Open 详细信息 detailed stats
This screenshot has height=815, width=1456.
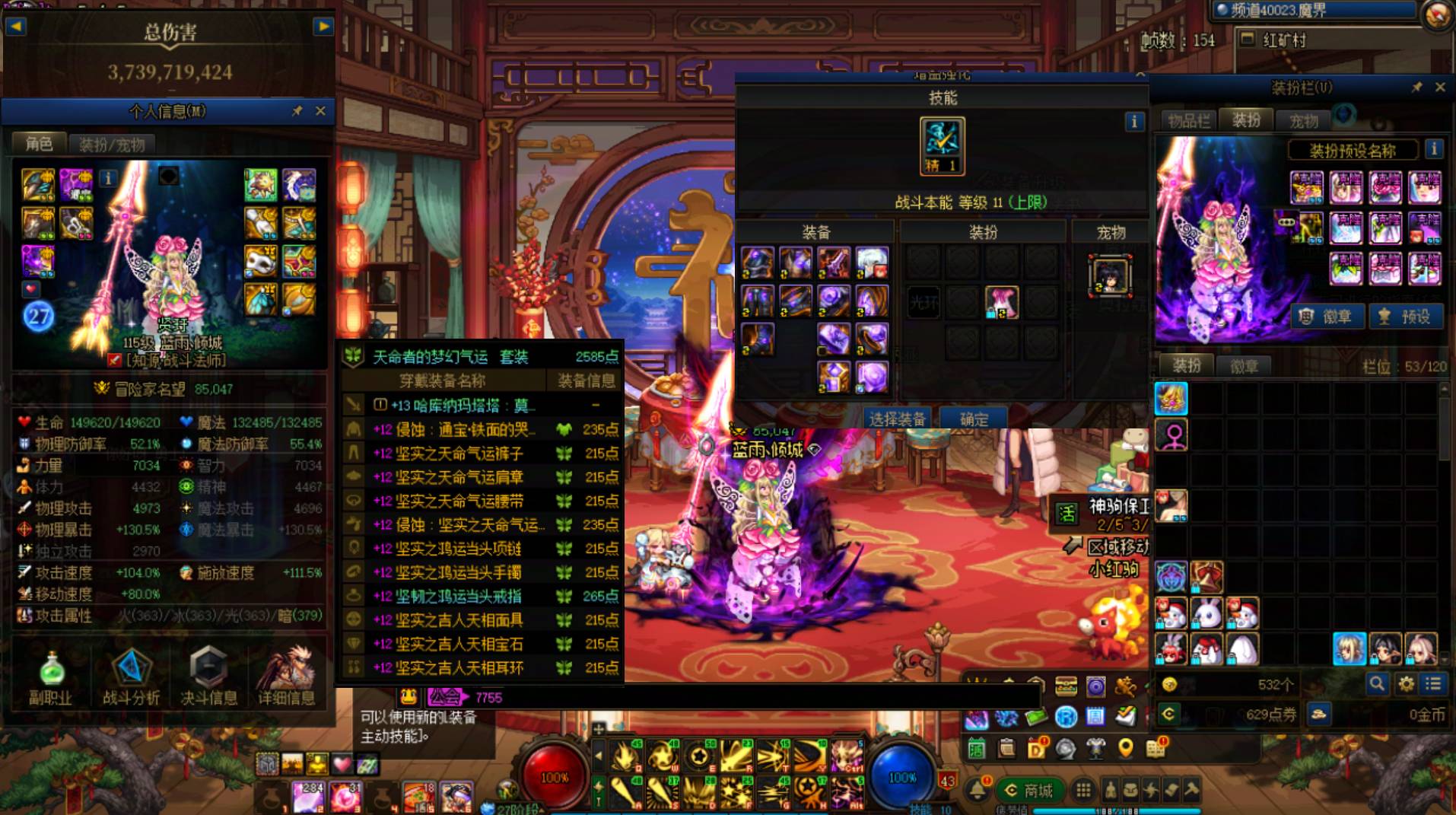[x=286, y=677]
